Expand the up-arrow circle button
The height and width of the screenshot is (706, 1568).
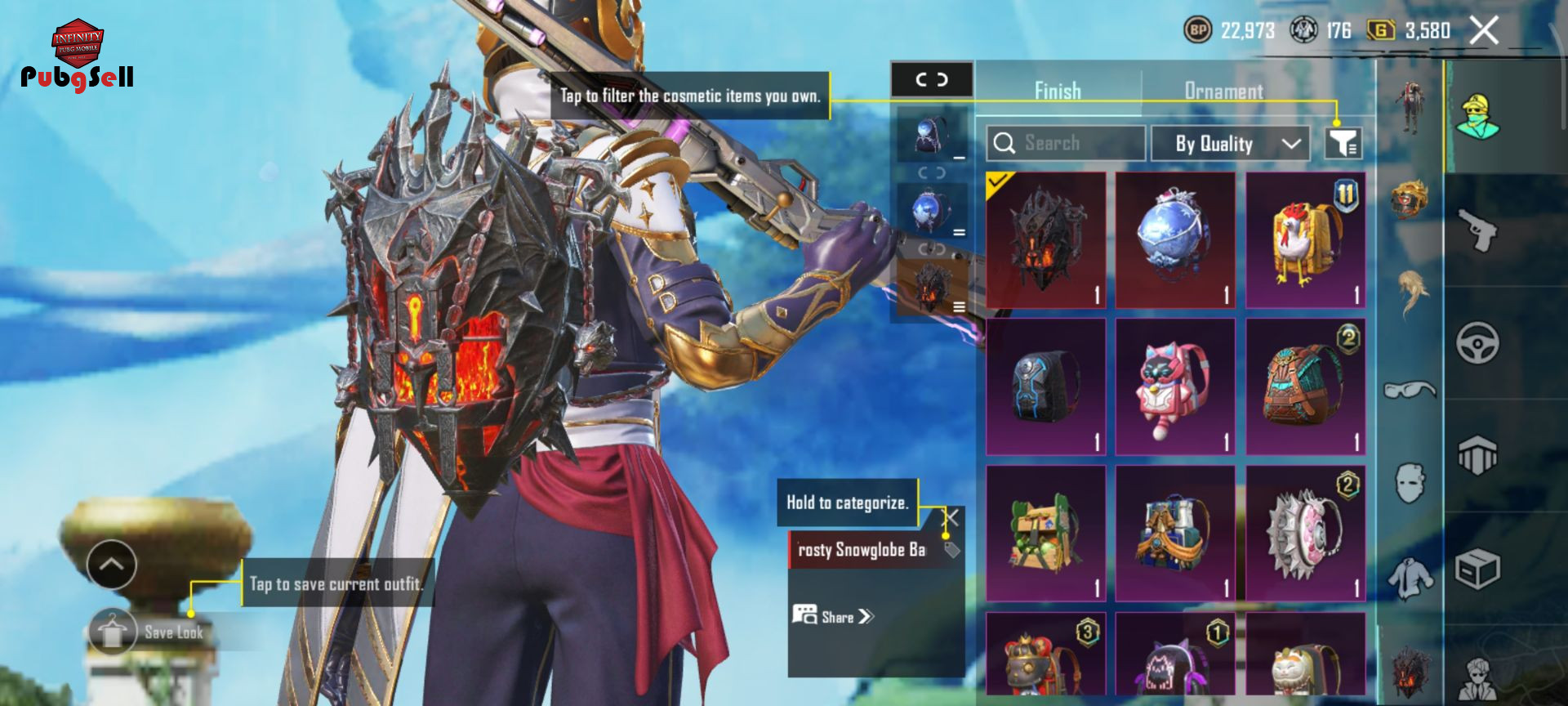click(112, 564)
